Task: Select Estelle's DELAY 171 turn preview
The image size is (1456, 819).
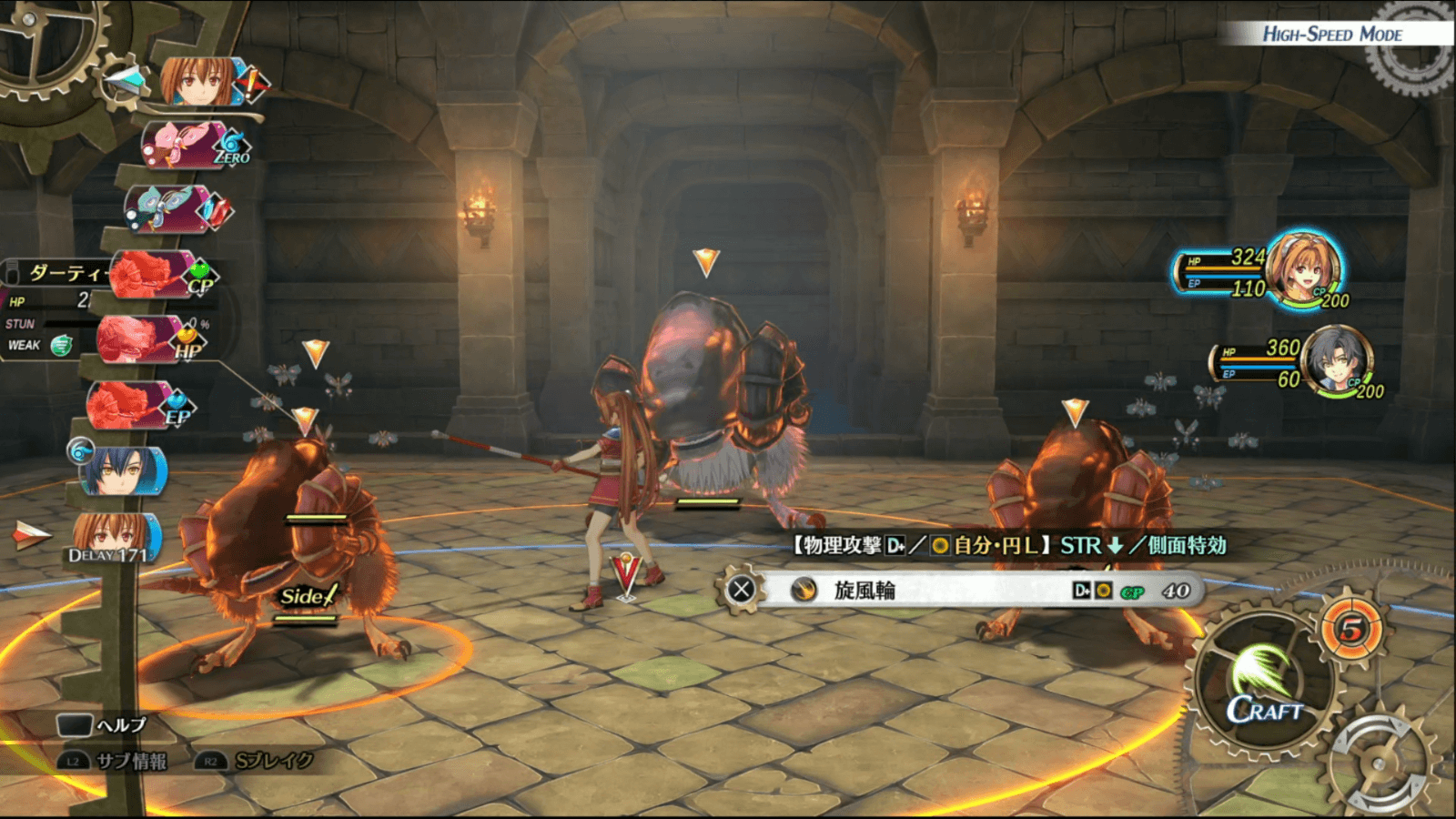Action: 114,537
